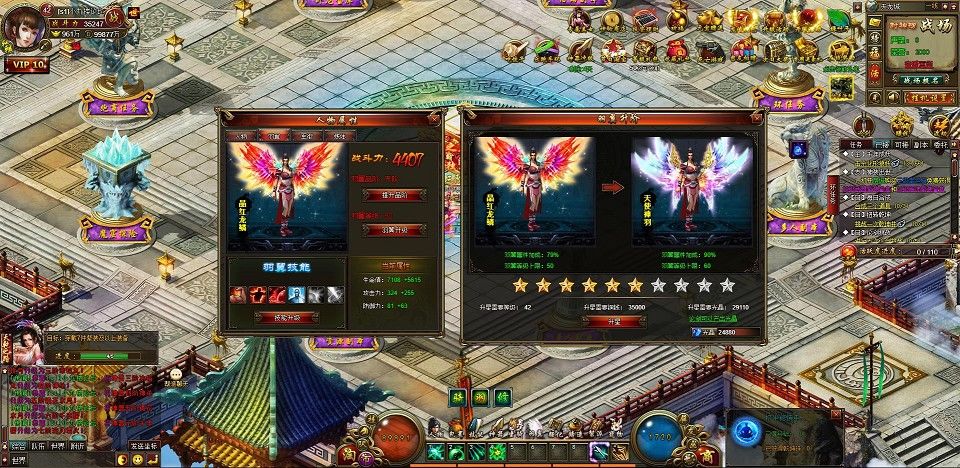The height and width of the screenshot is (468, 960).
Task: Open the emoji smiley chat button
Action: coord(137,459)
